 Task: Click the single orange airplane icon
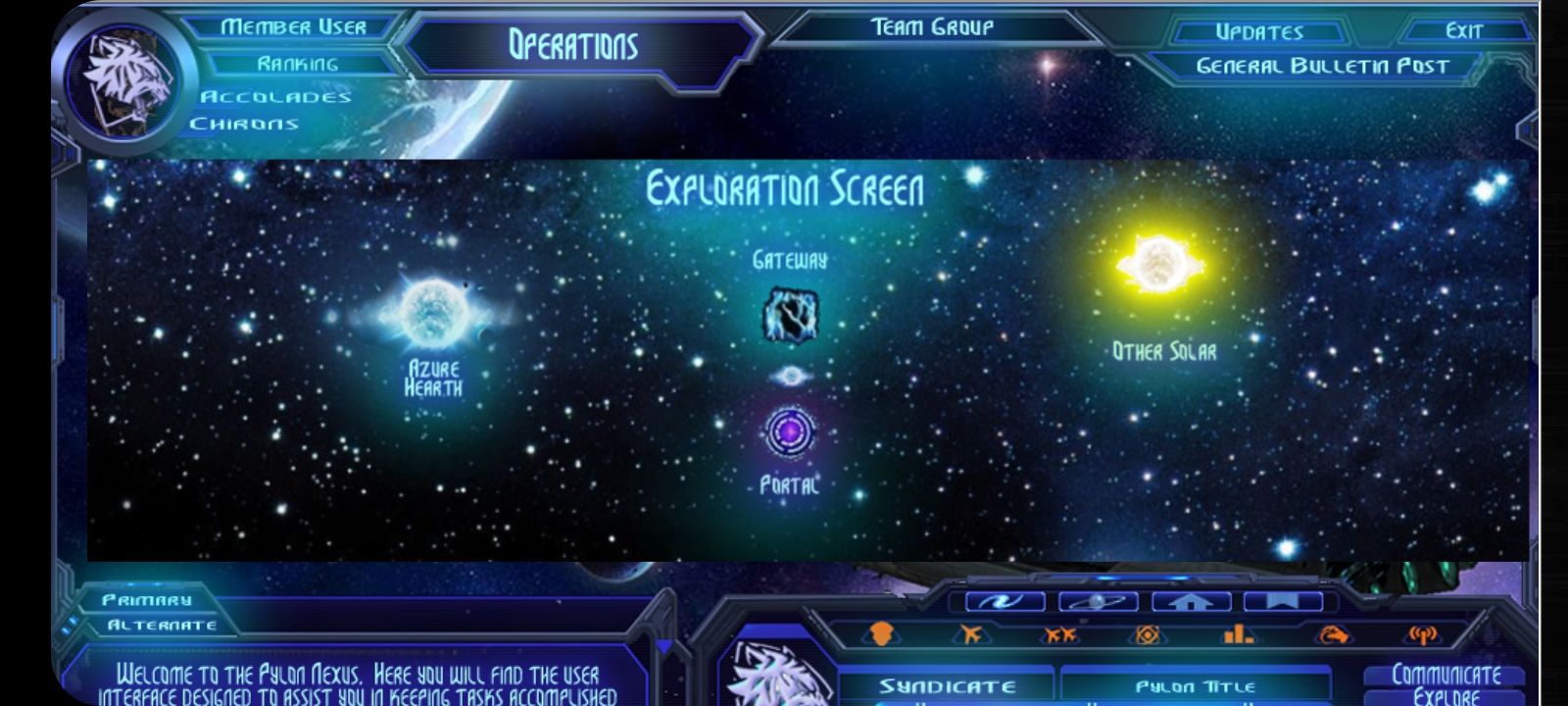970,634
